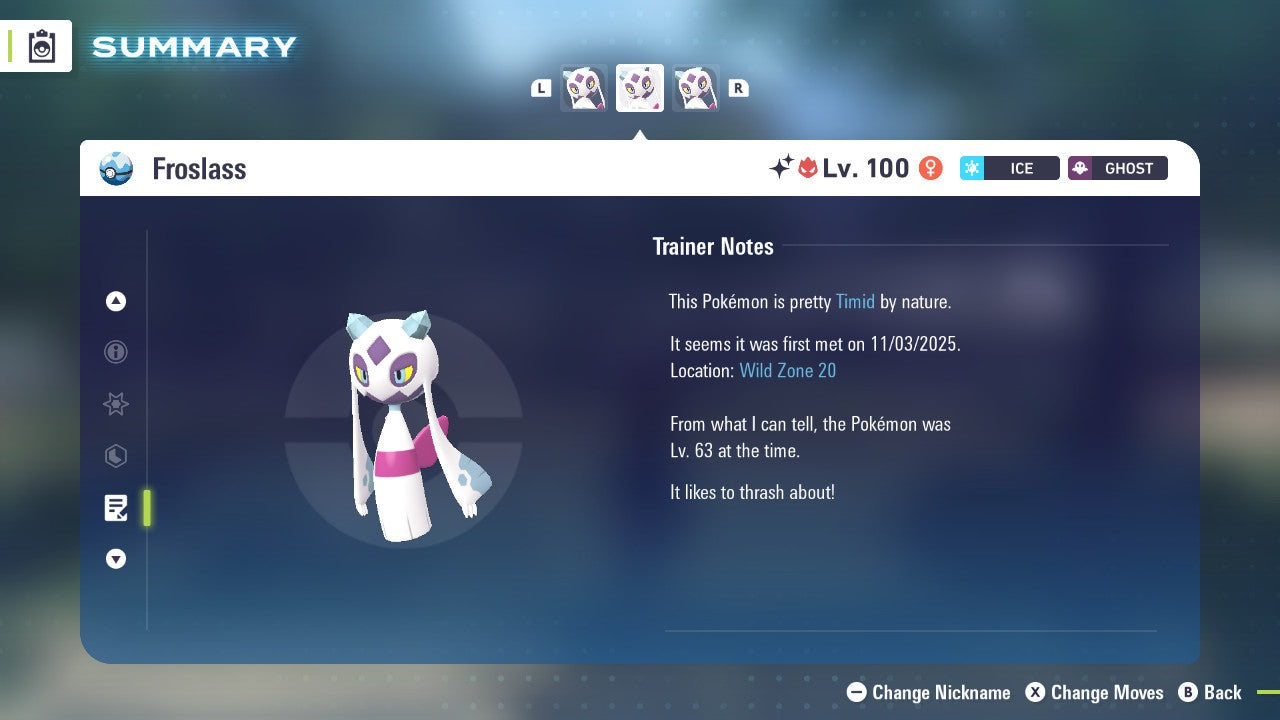Click Change Nickname at the bottom
Screen dimensions: 1280x720
[941, 692]
